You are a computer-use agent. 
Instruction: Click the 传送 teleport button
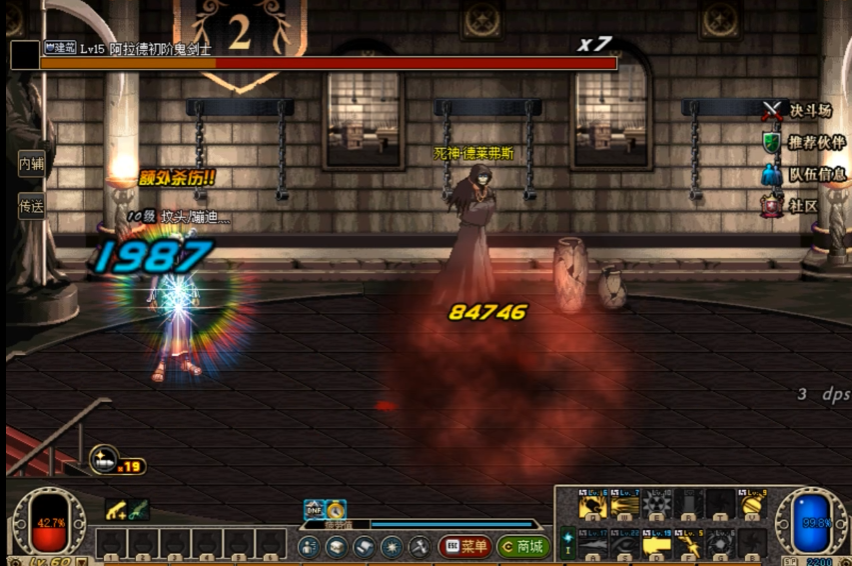tap(31, 206)
